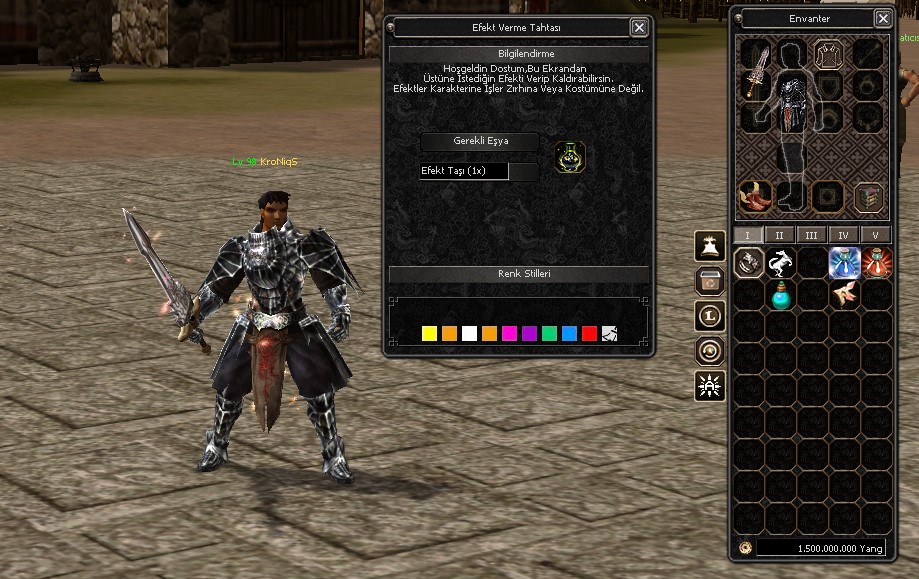
Task: Open inventory page IV
Action: 843,235
